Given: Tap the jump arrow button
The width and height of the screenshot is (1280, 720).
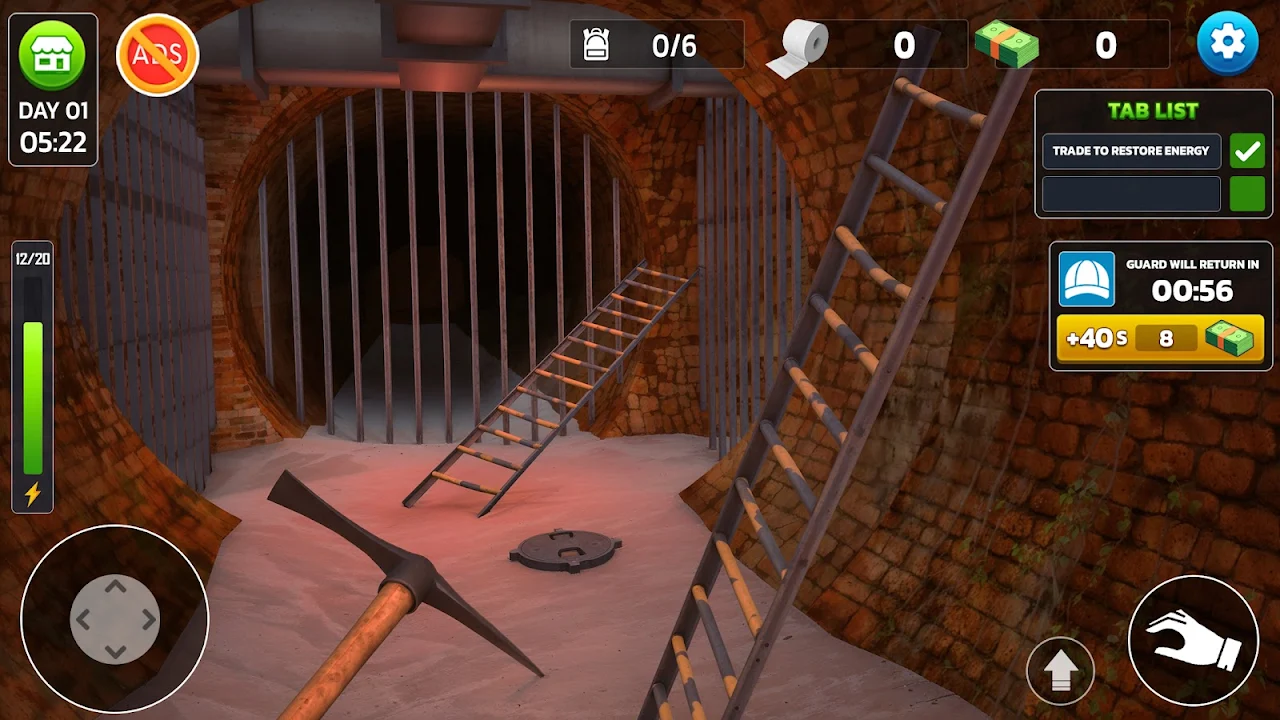Looking at the screenshot, I should click(x=1060, y=671).
